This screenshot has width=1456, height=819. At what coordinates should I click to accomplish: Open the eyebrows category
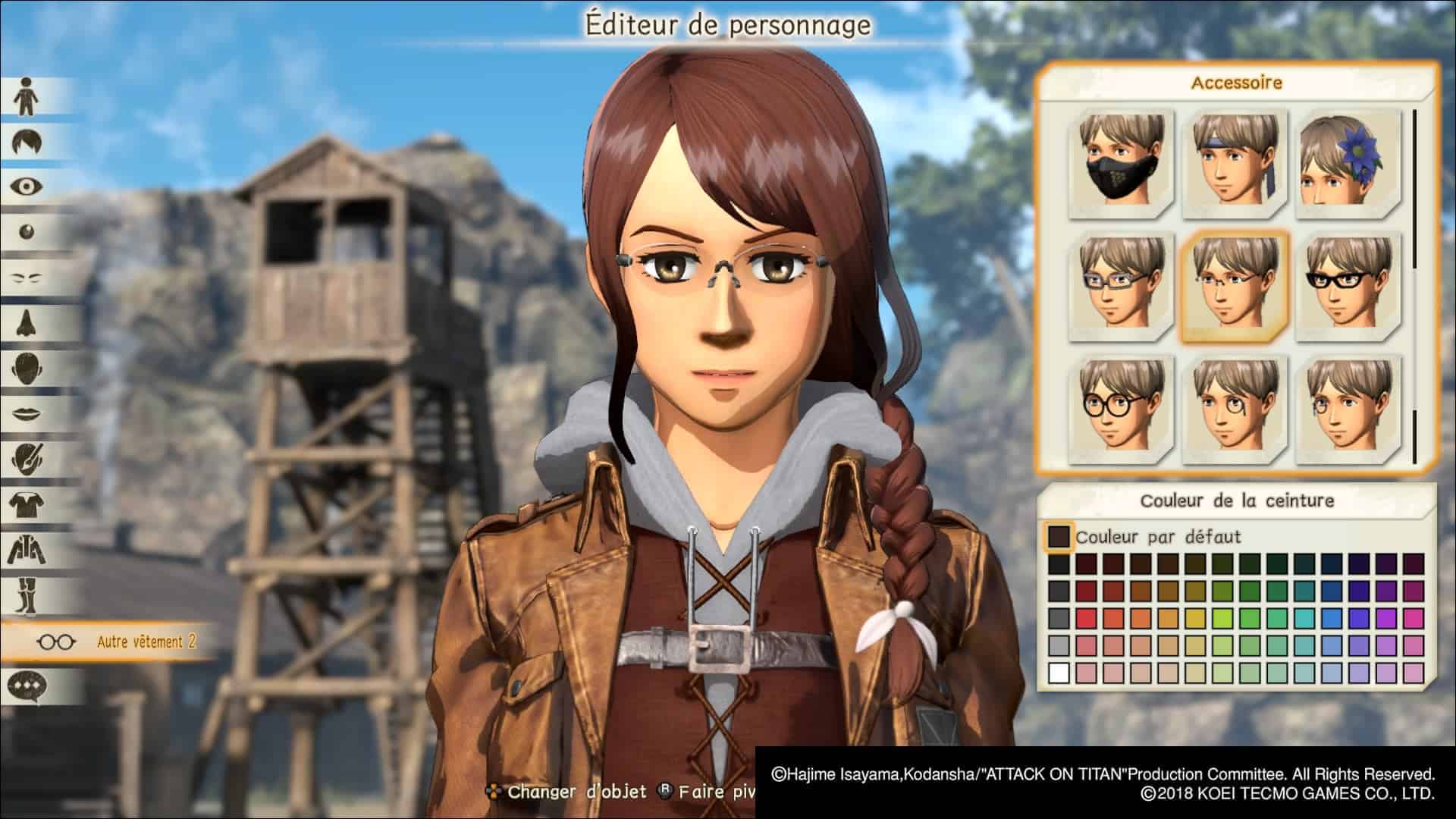point(27,278)
